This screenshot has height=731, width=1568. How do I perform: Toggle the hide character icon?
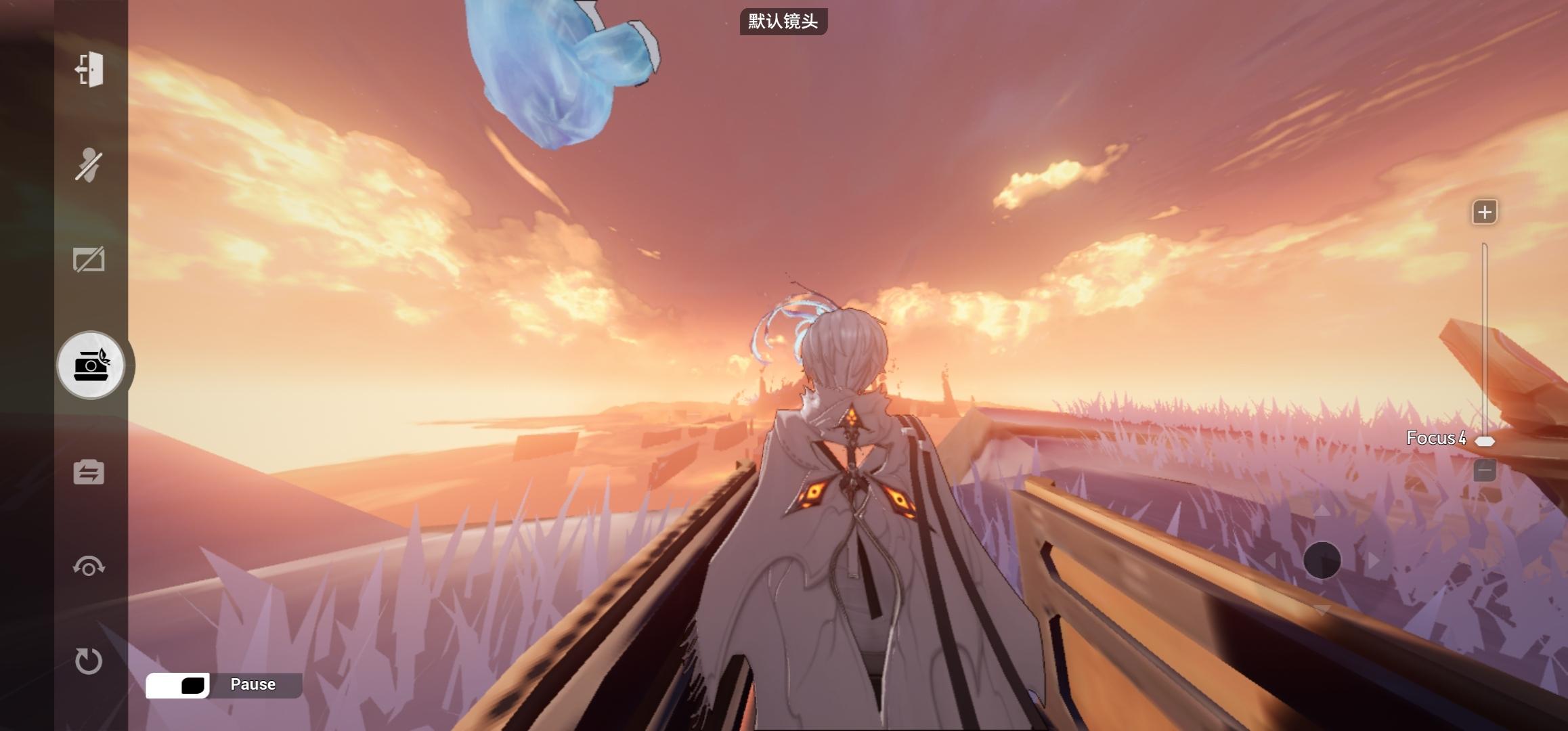coord(89,165)
